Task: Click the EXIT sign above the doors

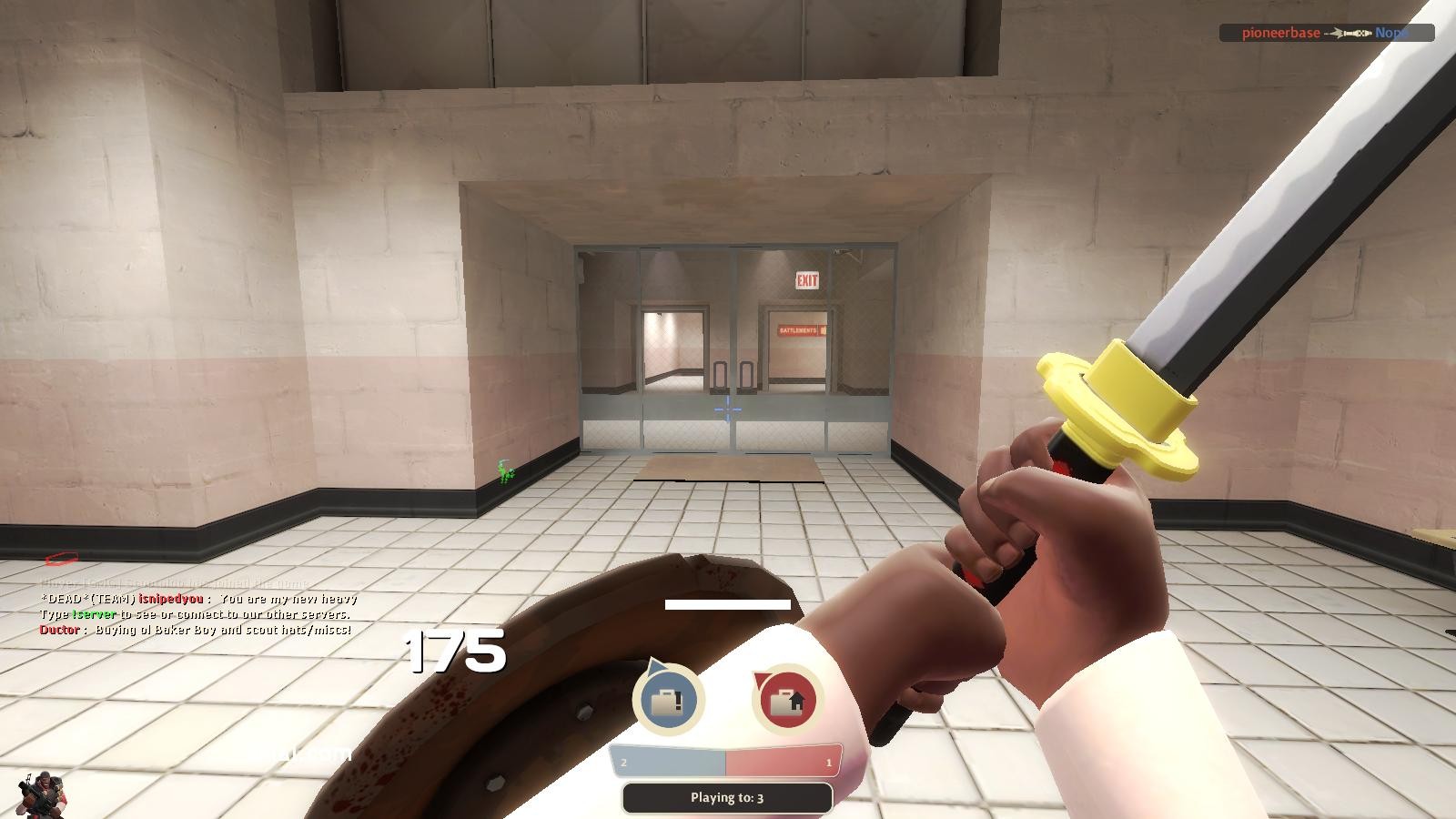Action: click(806, 280)
